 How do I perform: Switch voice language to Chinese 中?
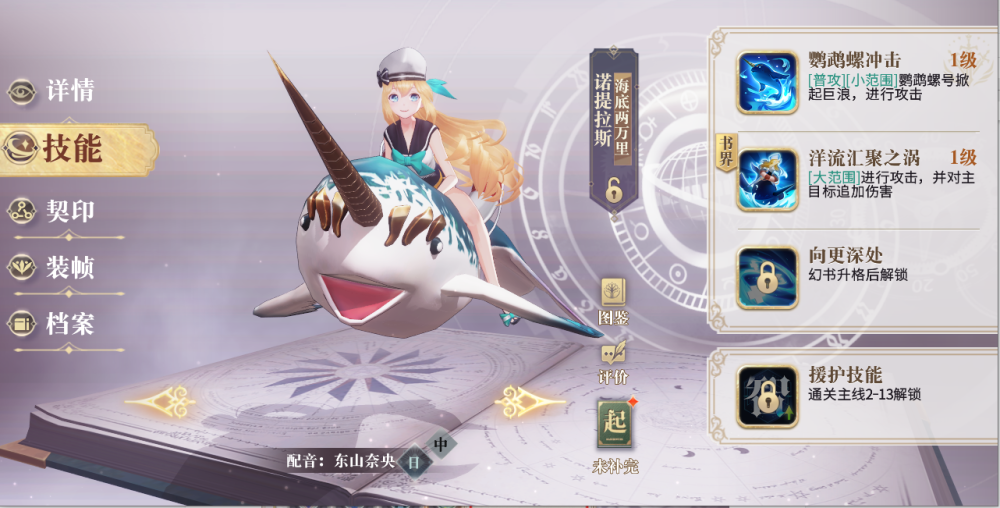[x=440, y=444]
